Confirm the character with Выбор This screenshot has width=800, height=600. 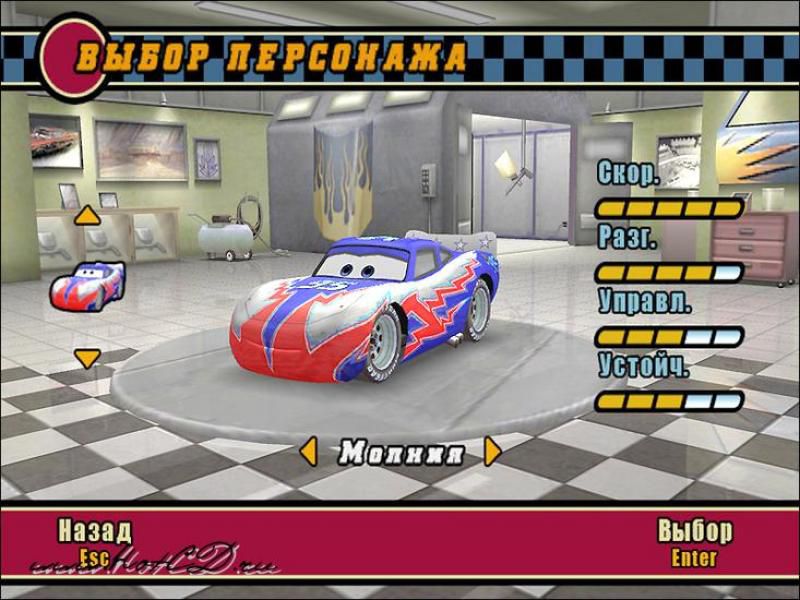(x=695, y=531)
